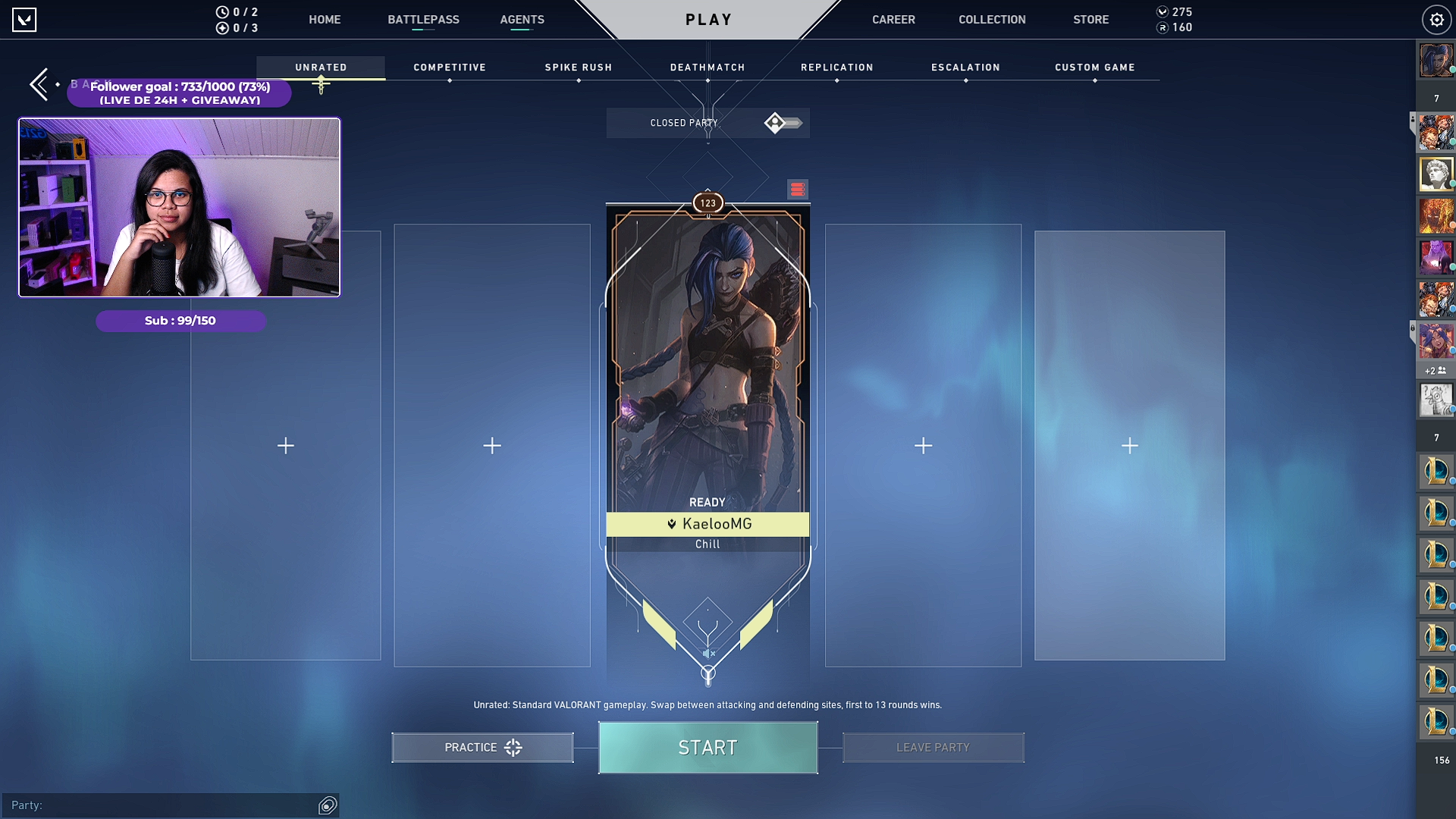Open the Collection menu
Viewport: 1456px width, 819px height.
pos(992,20)
